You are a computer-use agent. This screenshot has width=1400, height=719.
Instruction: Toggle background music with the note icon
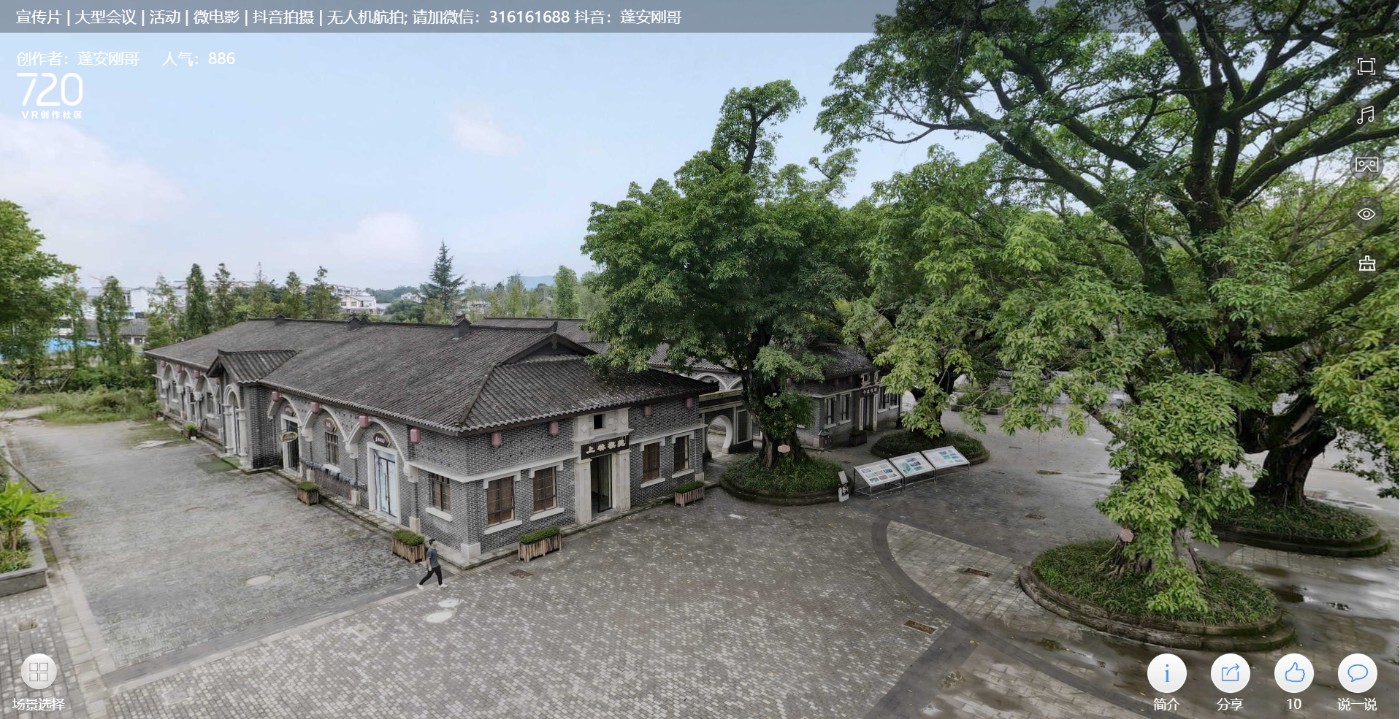click(1366, 115)
